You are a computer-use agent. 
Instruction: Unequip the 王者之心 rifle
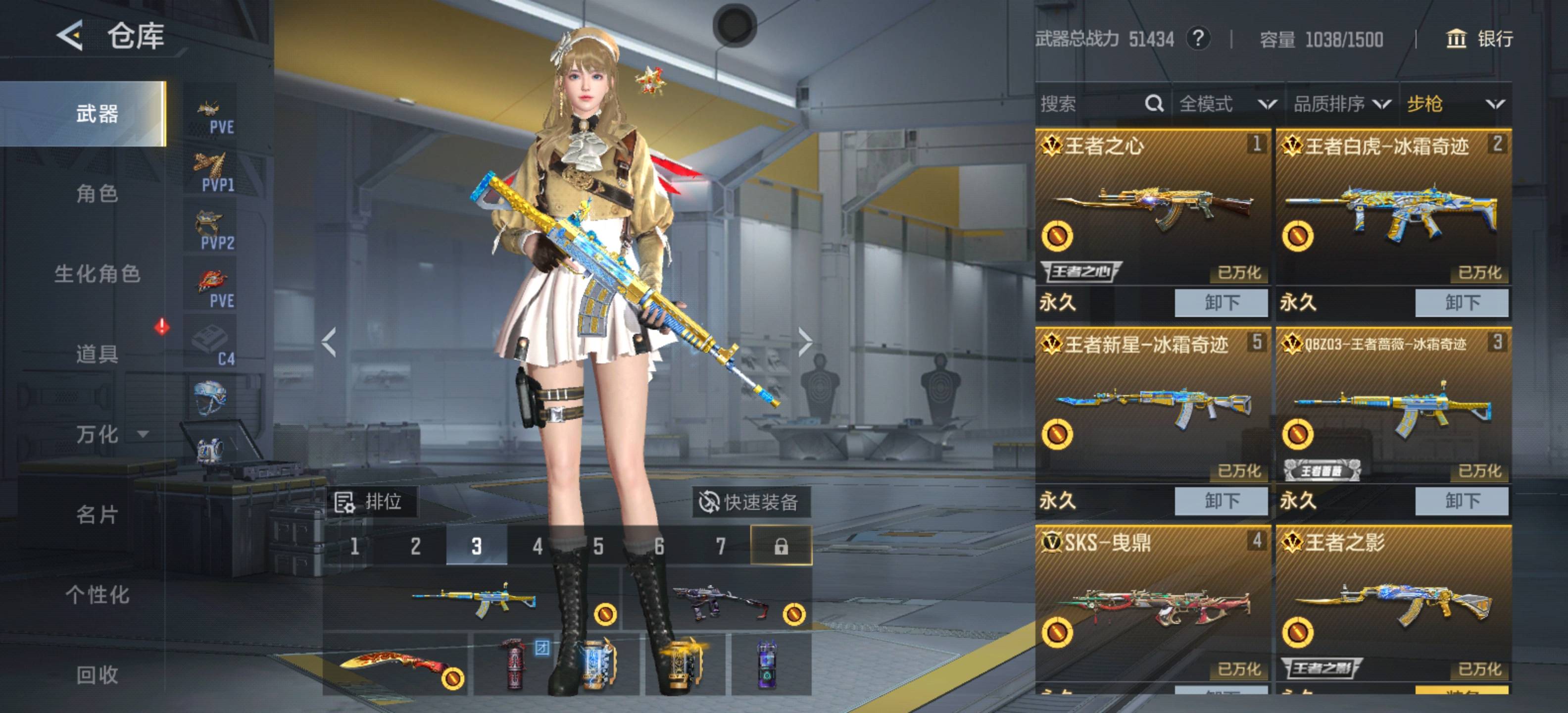1221,303
